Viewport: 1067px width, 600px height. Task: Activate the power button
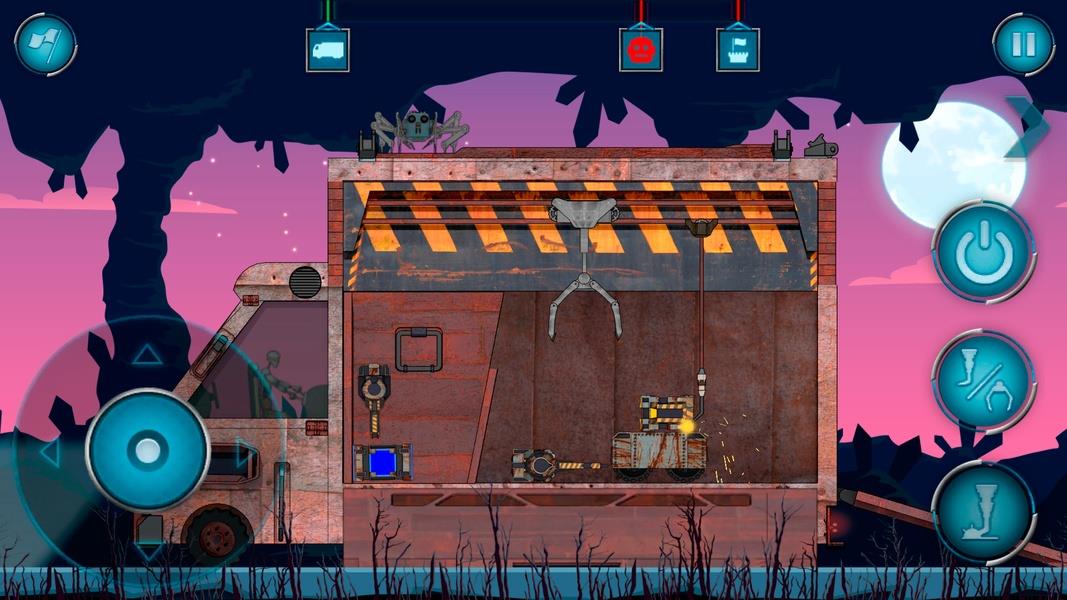click(983, 252)
